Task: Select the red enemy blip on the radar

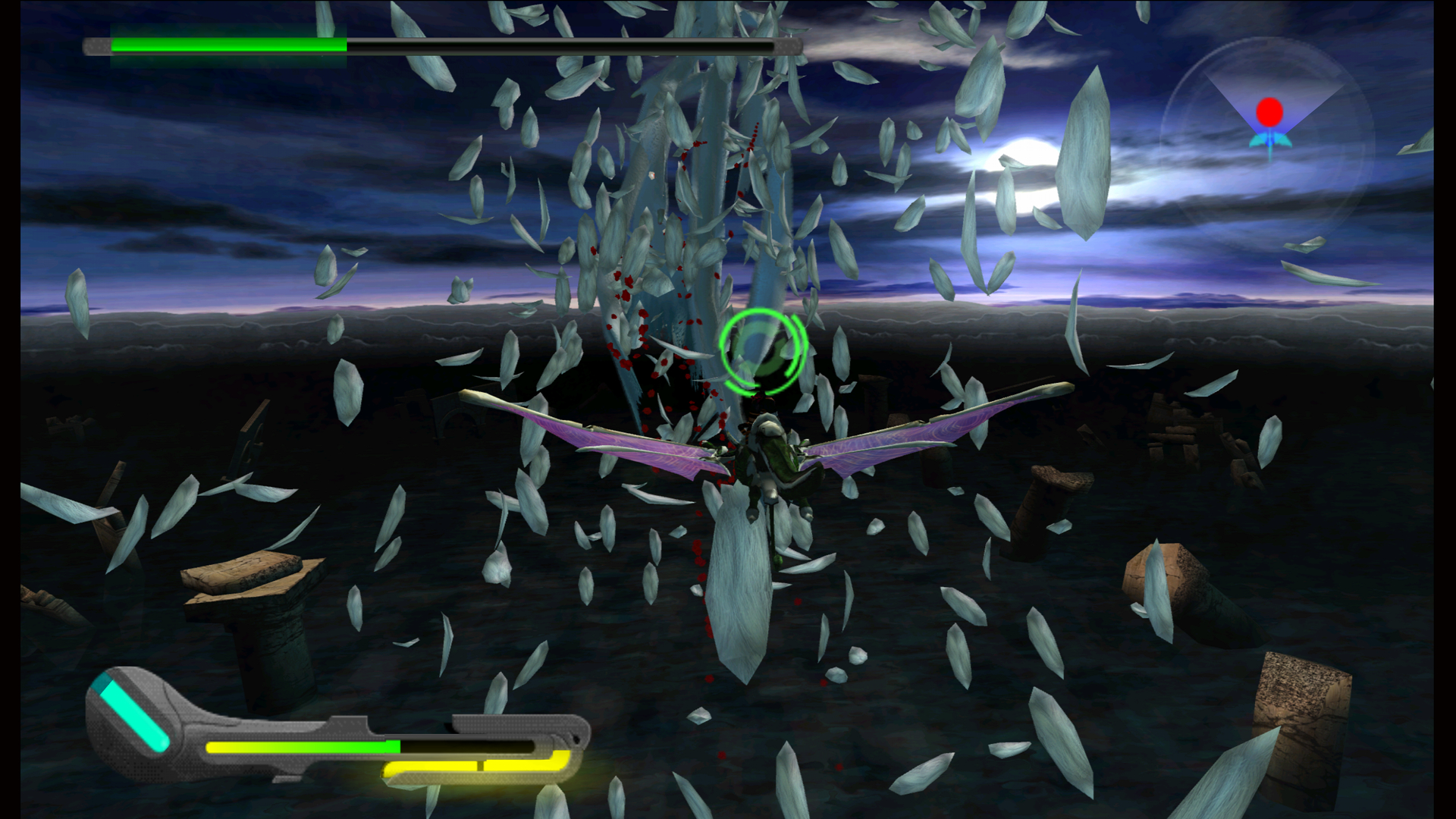Action: tap(1269, 110)
